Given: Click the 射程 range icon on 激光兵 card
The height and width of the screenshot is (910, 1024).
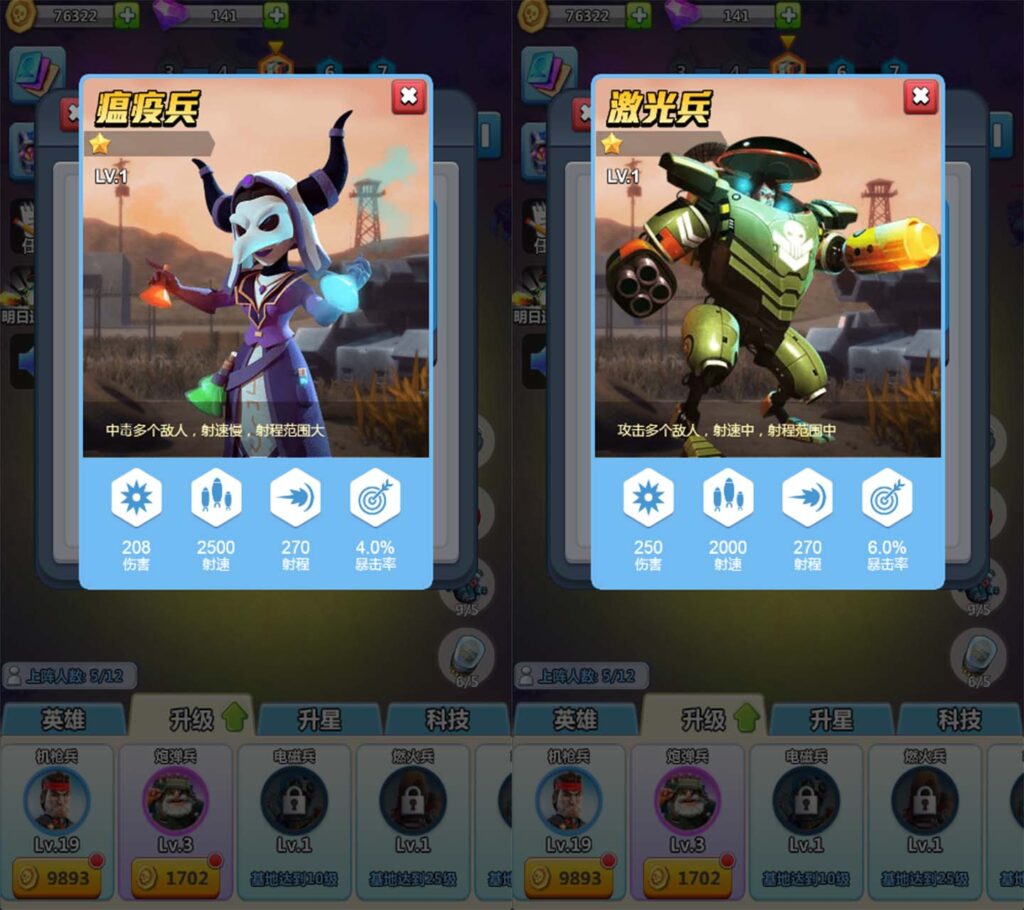Looking at the screenshot, I should coord(807,497).
